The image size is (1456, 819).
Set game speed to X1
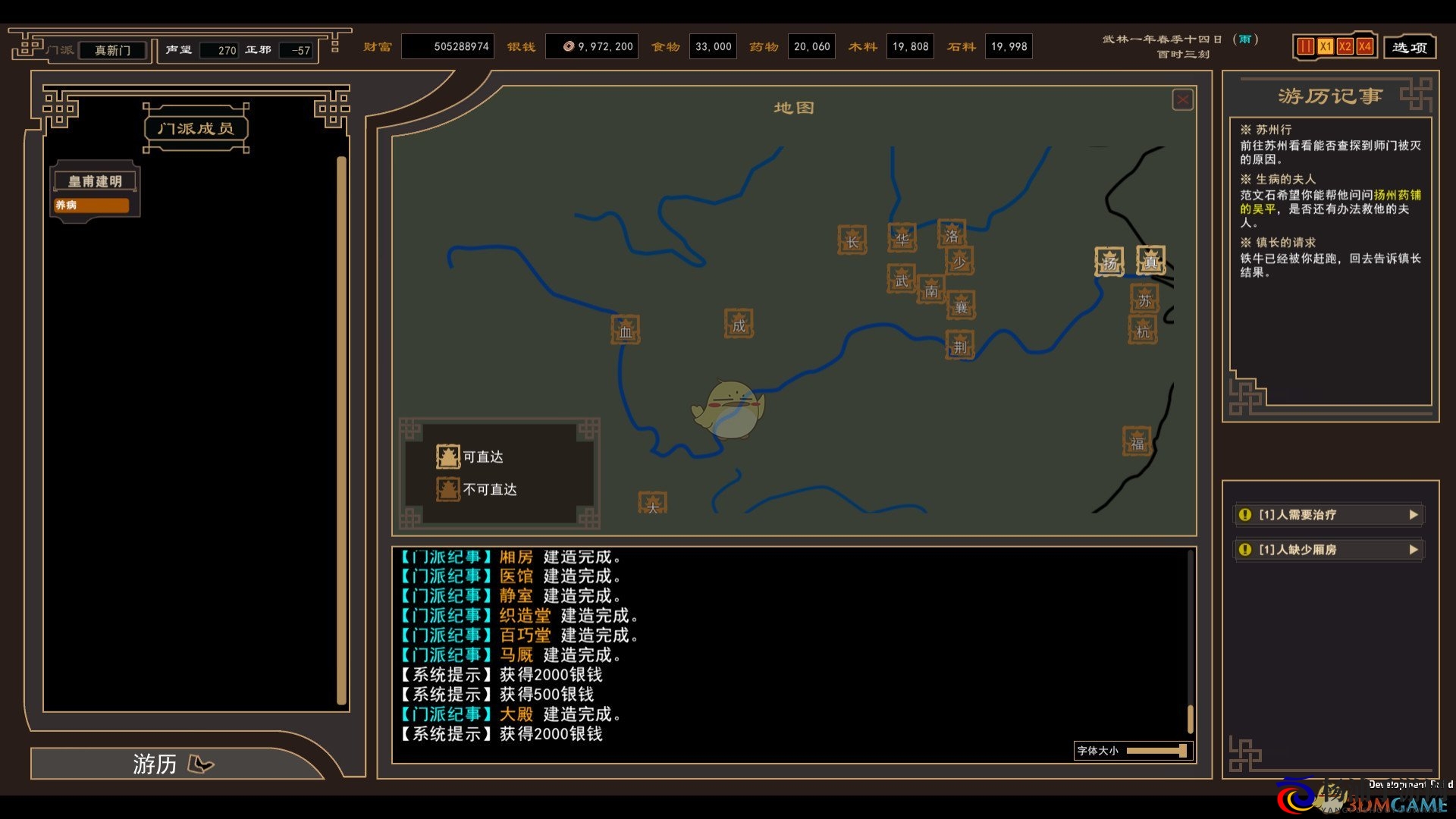click(x=1325, y=47)
